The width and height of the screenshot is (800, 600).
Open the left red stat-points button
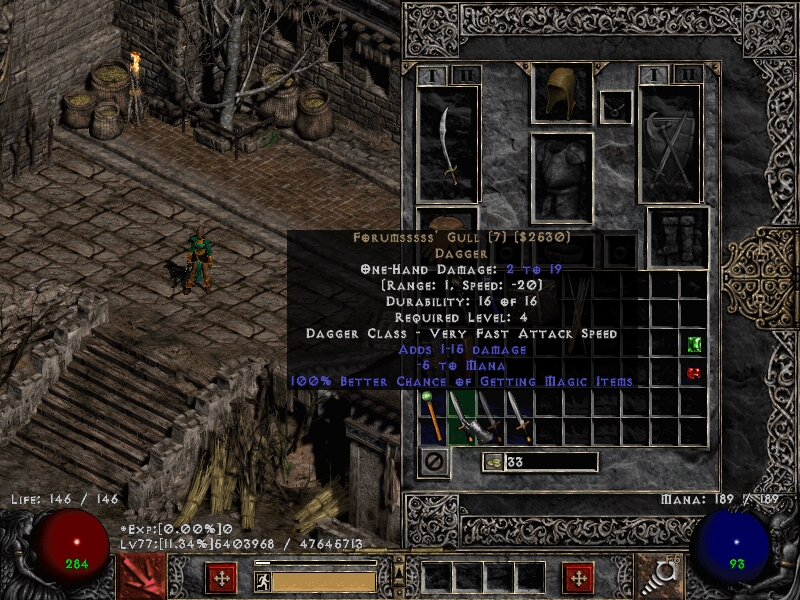(221, 578)
